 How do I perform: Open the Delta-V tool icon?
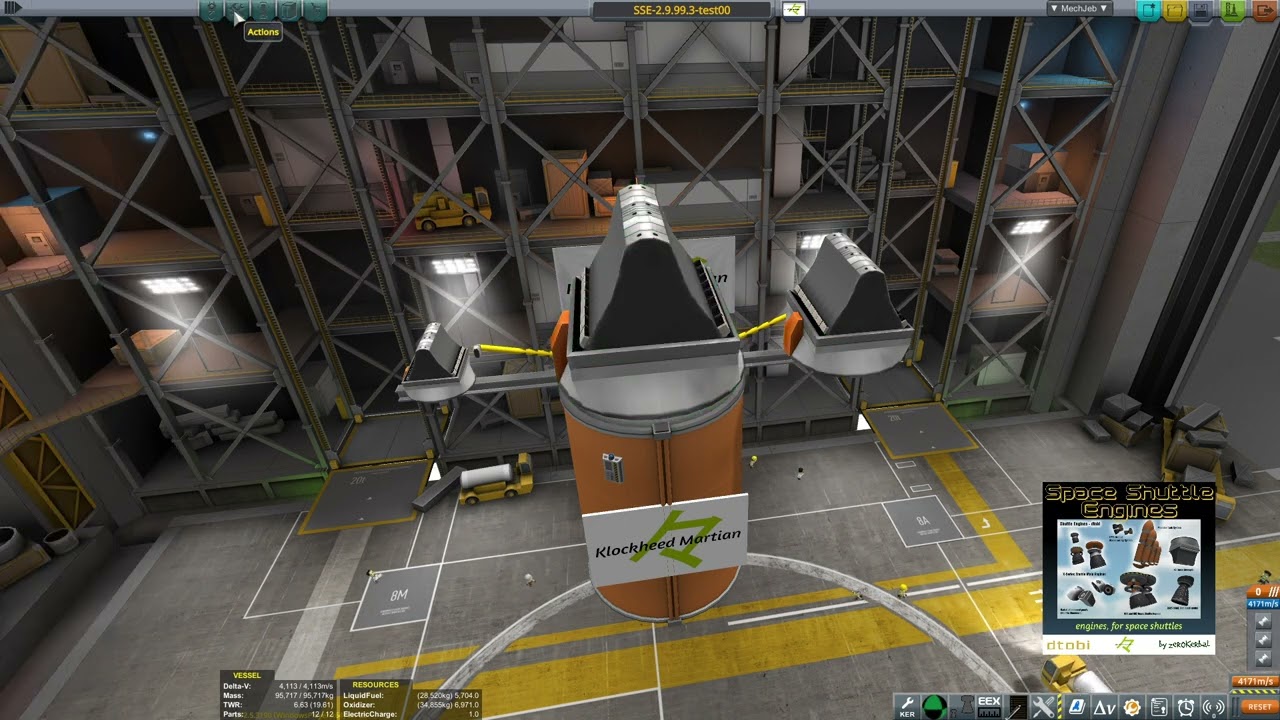coord(1105,707)
